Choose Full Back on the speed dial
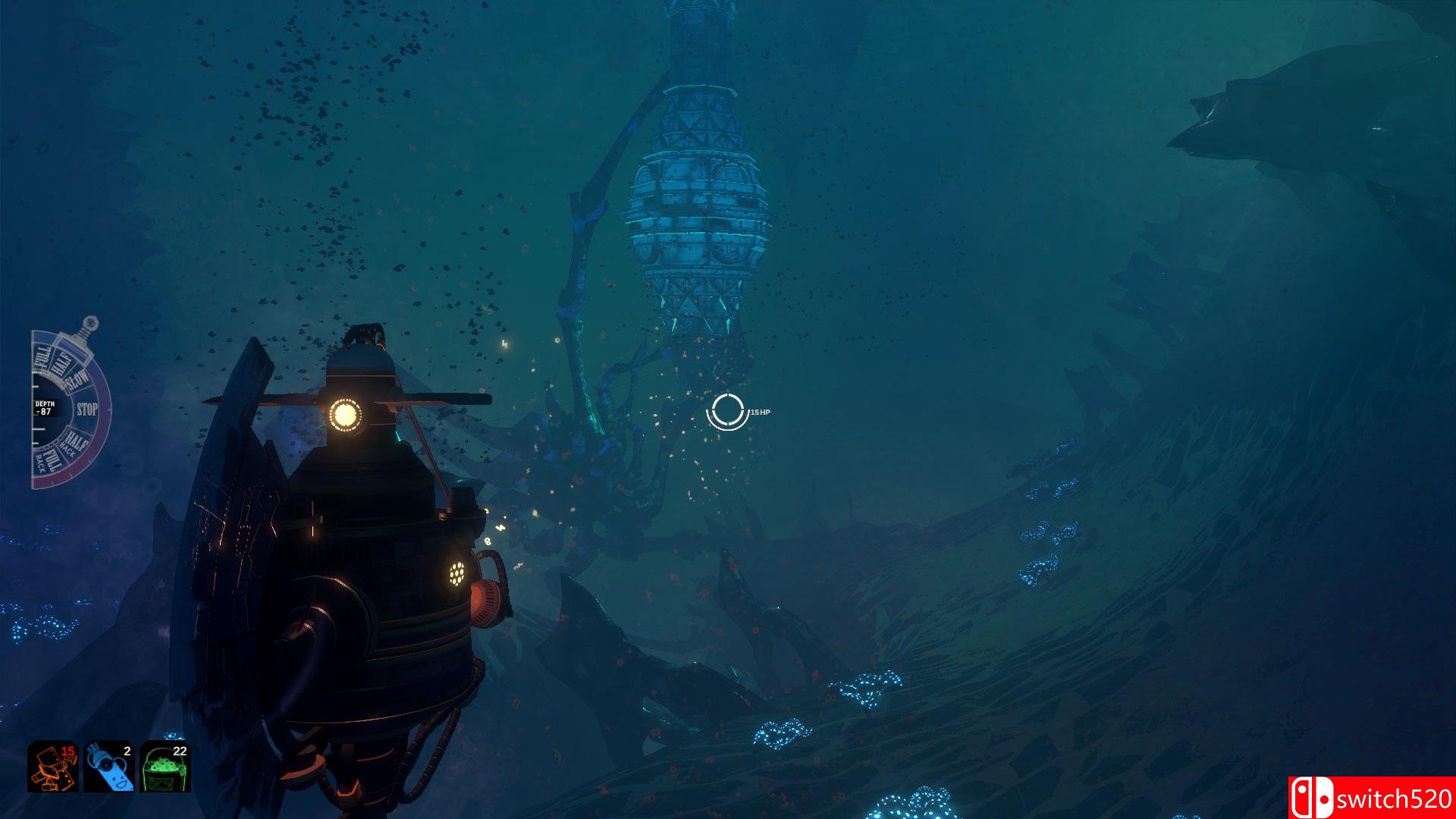 click(51, 458)
